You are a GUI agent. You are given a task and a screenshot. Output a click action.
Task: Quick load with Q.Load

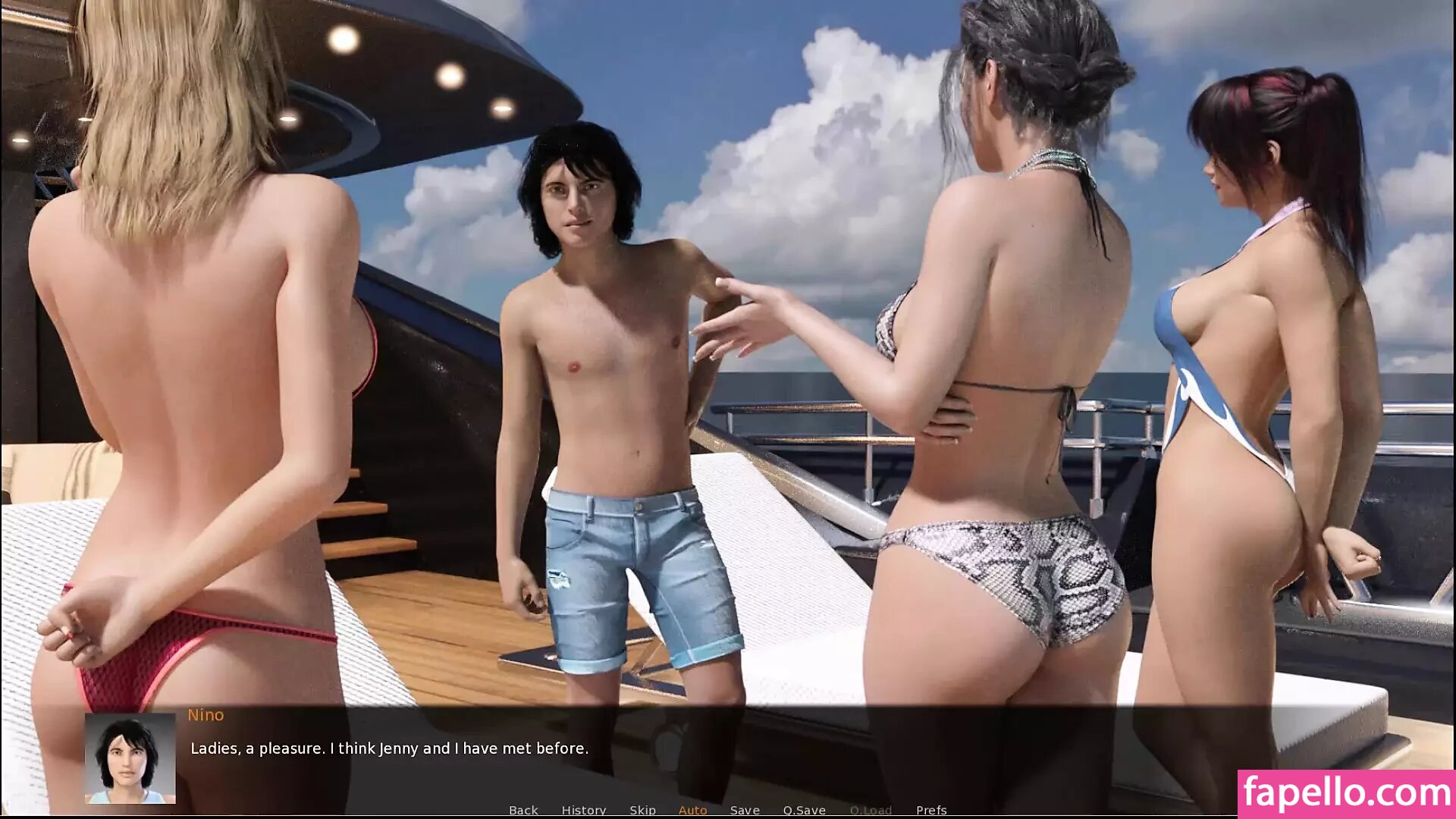point(871,810)
